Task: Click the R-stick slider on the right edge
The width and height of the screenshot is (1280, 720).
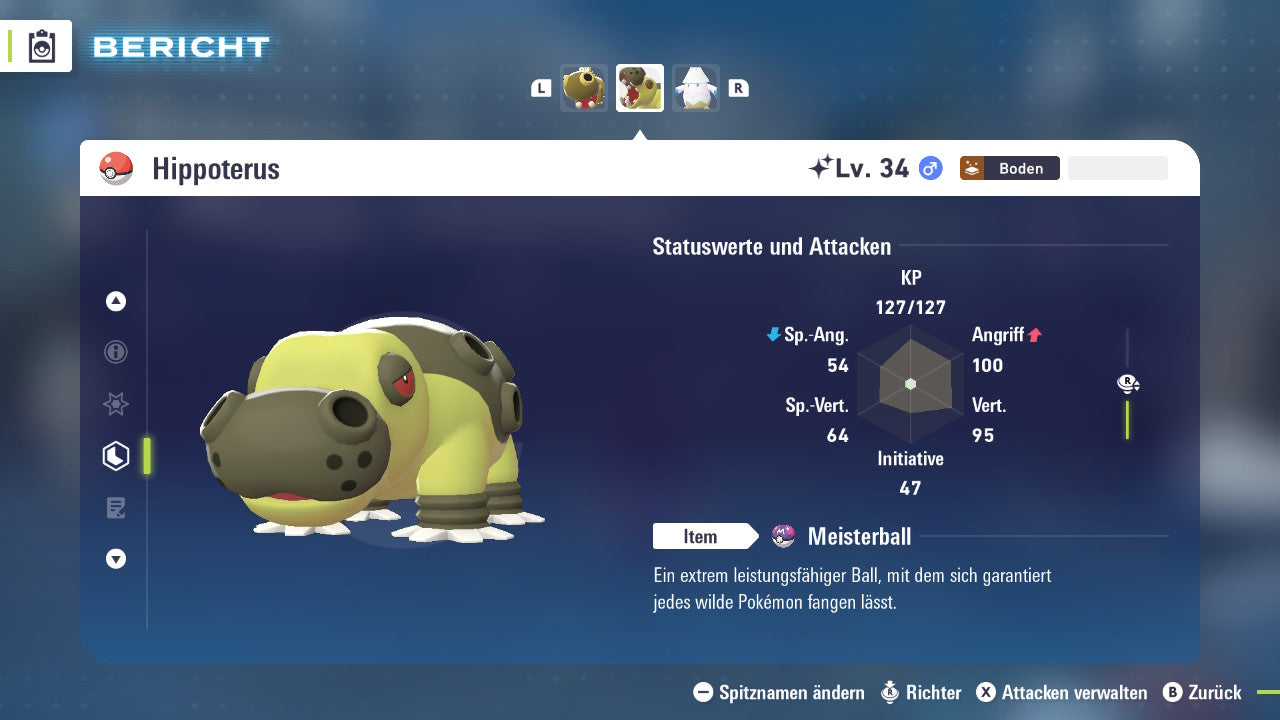Action: point(1128,383)
